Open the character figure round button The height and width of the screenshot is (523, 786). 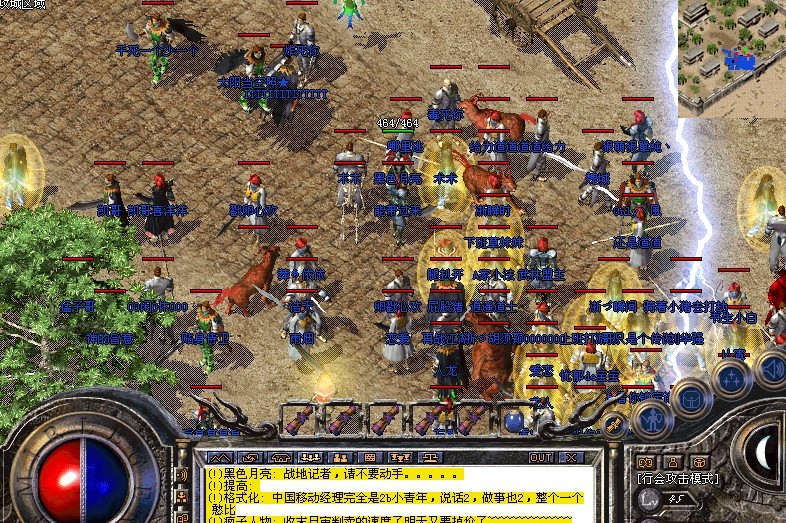pyautogui.click(x=651, y=417)
